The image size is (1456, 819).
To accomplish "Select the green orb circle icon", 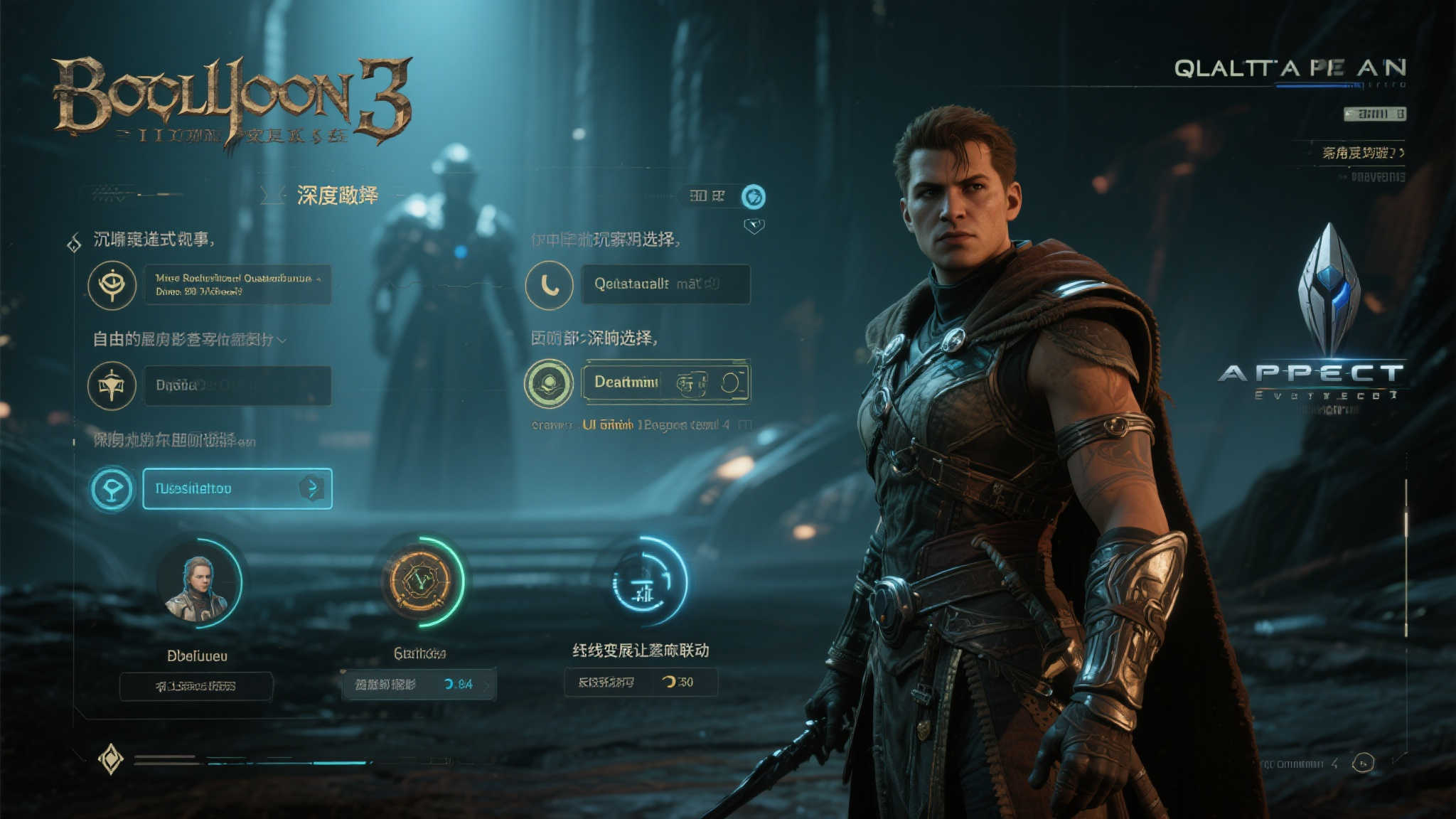I will (549, 383).
